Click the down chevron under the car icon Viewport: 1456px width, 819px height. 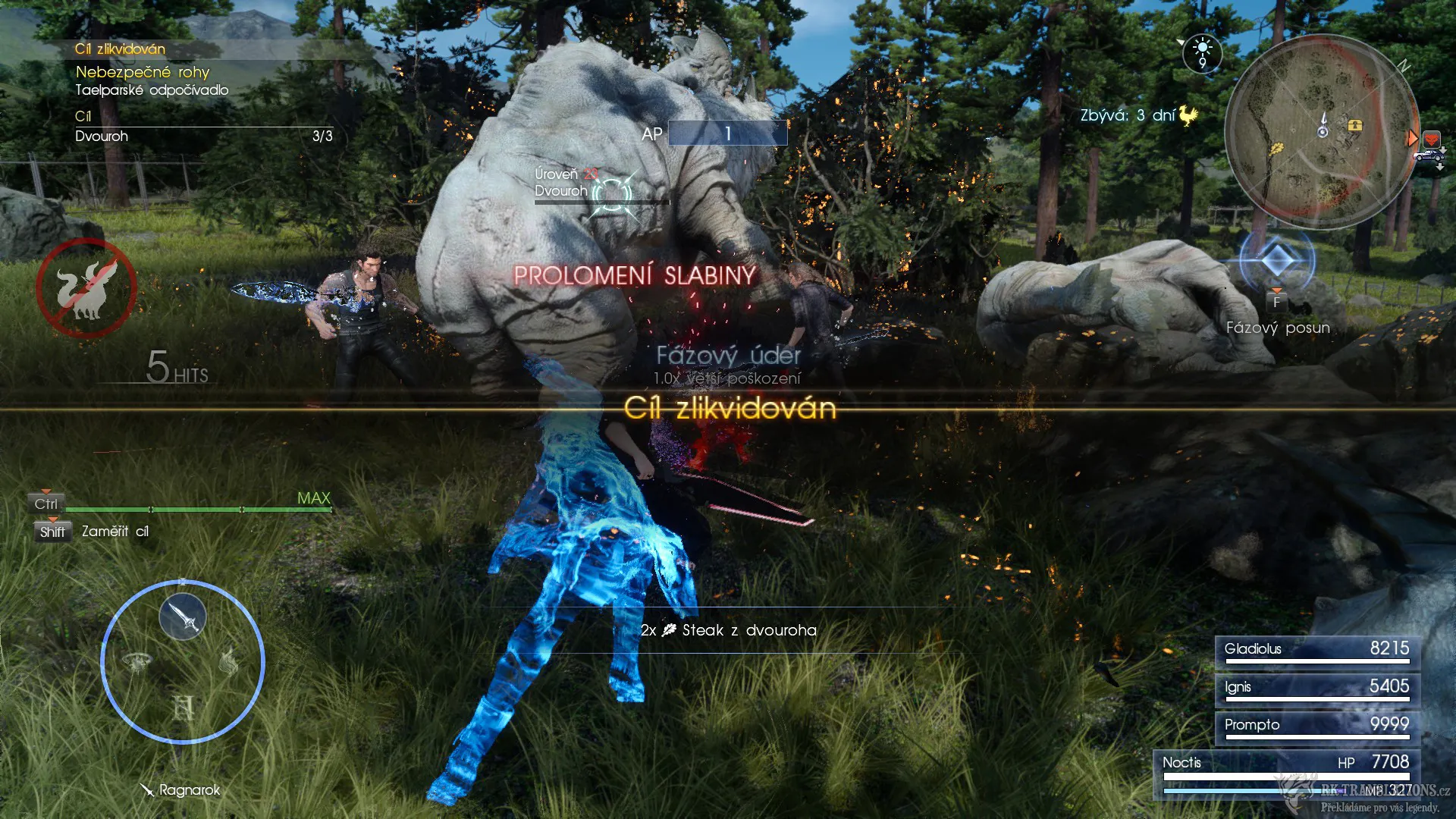[x=1440, y=168]
